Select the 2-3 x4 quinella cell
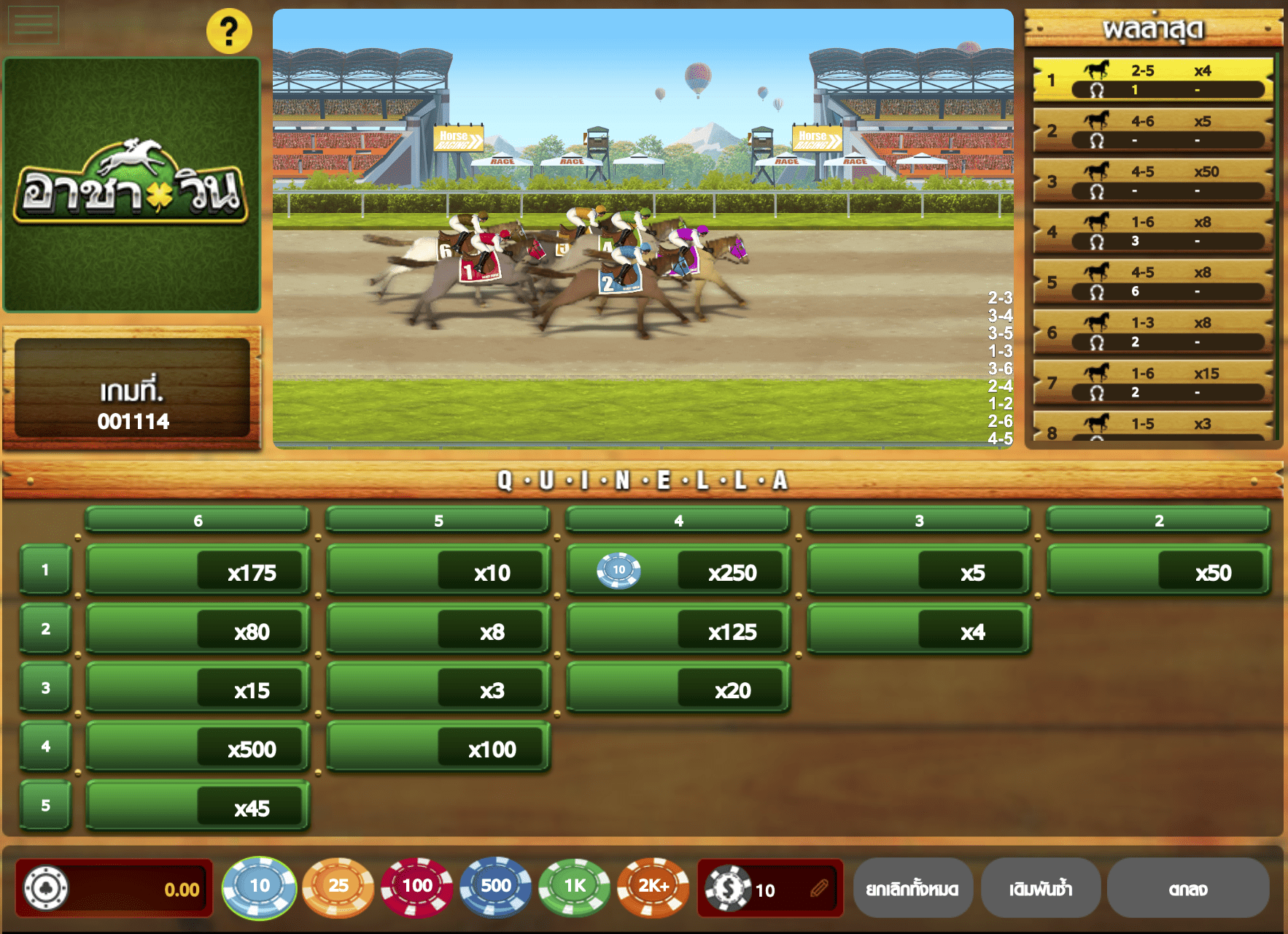 tap(917, 631)
